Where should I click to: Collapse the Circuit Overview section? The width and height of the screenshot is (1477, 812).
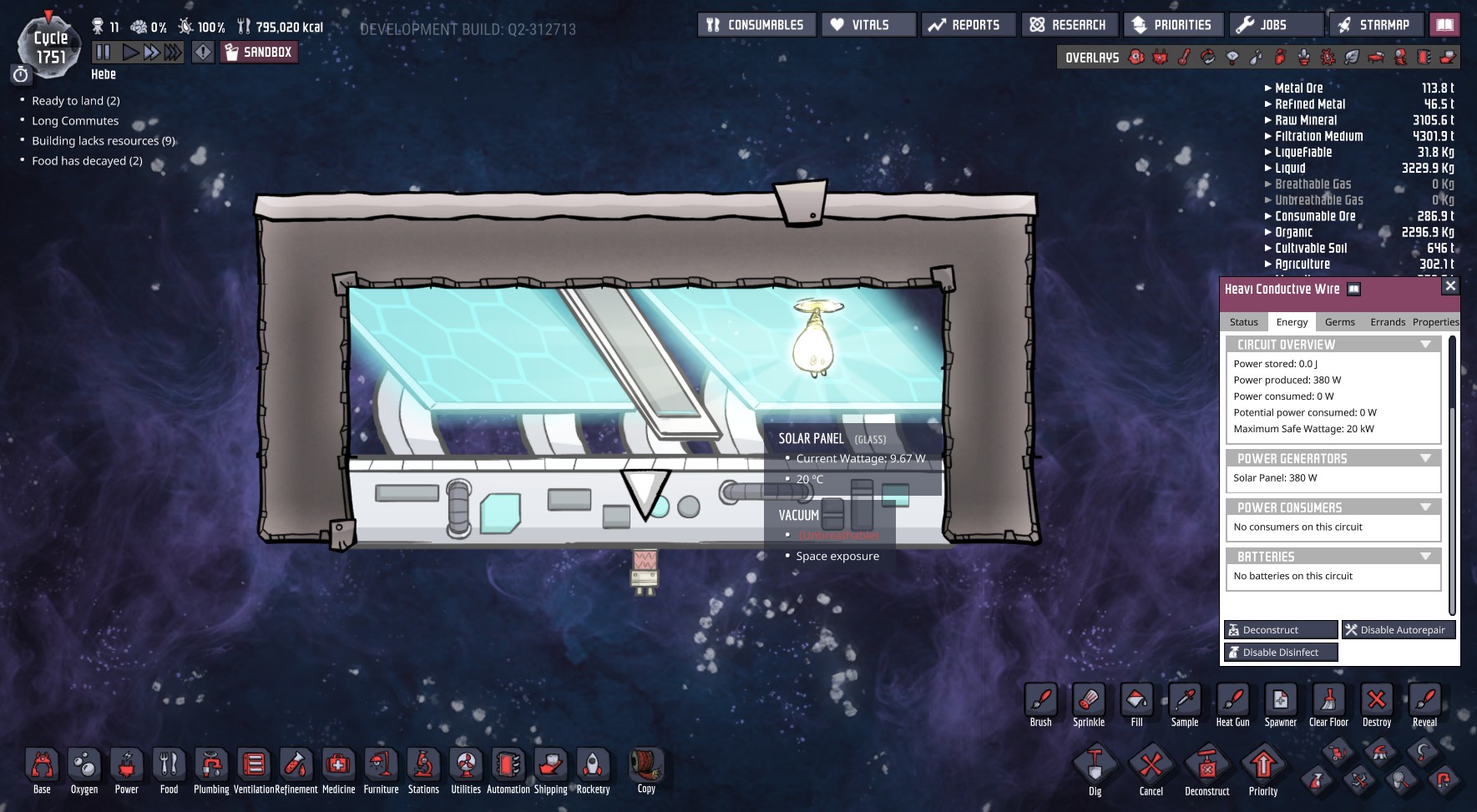click(x=1425, y=345)
